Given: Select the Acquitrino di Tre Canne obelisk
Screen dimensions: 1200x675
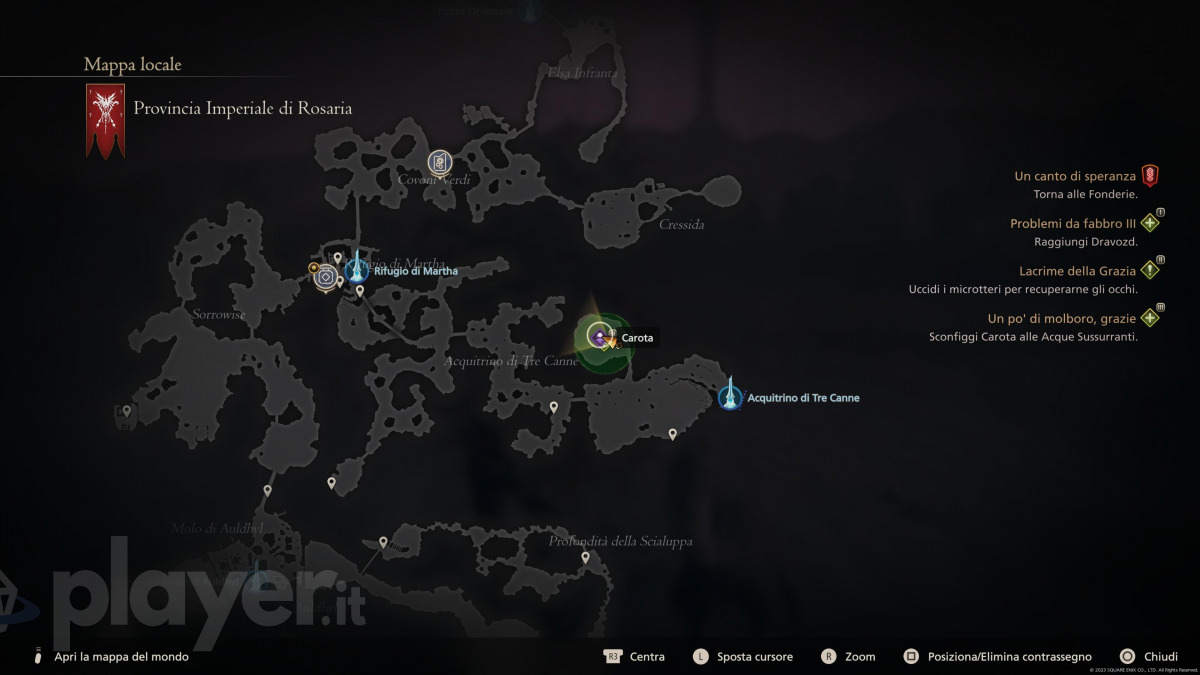Looking at the screenshot, I should pyautogui.click(x=731, y=397).
